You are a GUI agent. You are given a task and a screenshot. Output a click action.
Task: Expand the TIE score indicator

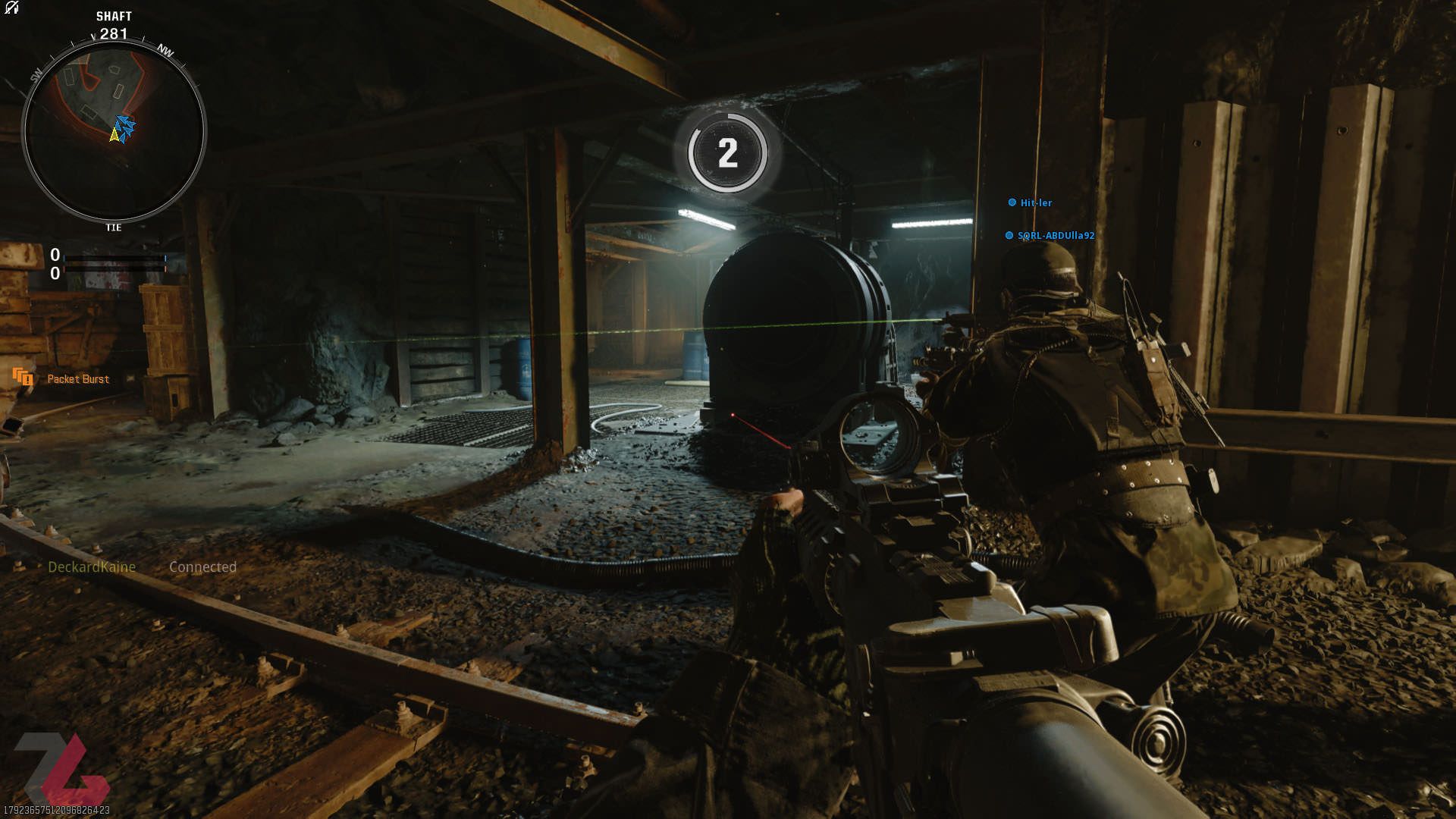(112, 226)
